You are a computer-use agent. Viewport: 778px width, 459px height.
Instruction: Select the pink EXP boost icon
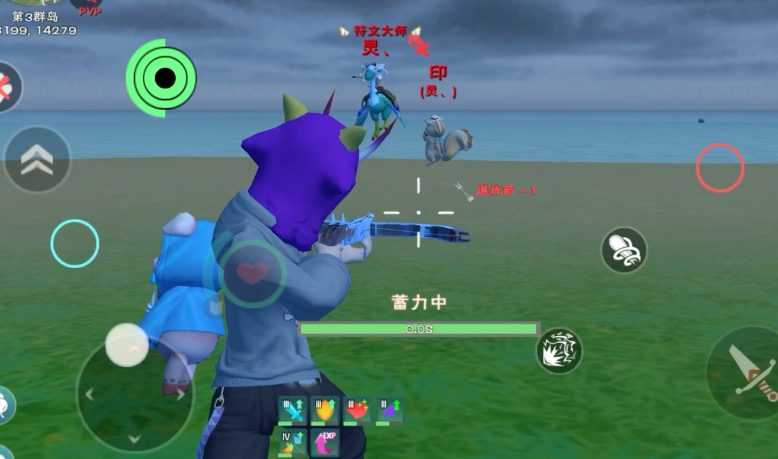325,443
